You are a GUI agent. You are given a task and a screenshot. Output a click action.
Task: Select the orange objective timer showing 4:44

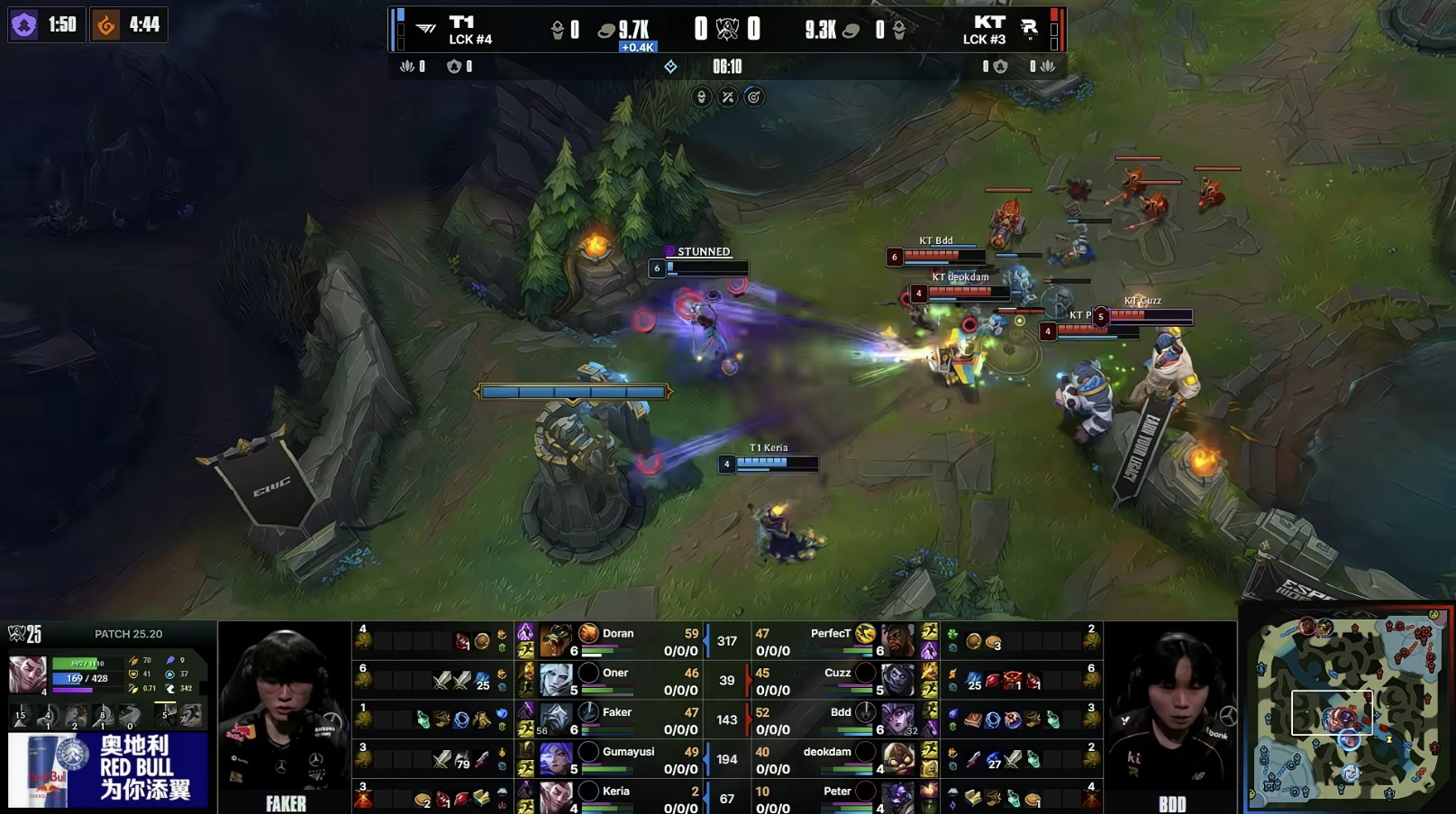pos(128,24)
